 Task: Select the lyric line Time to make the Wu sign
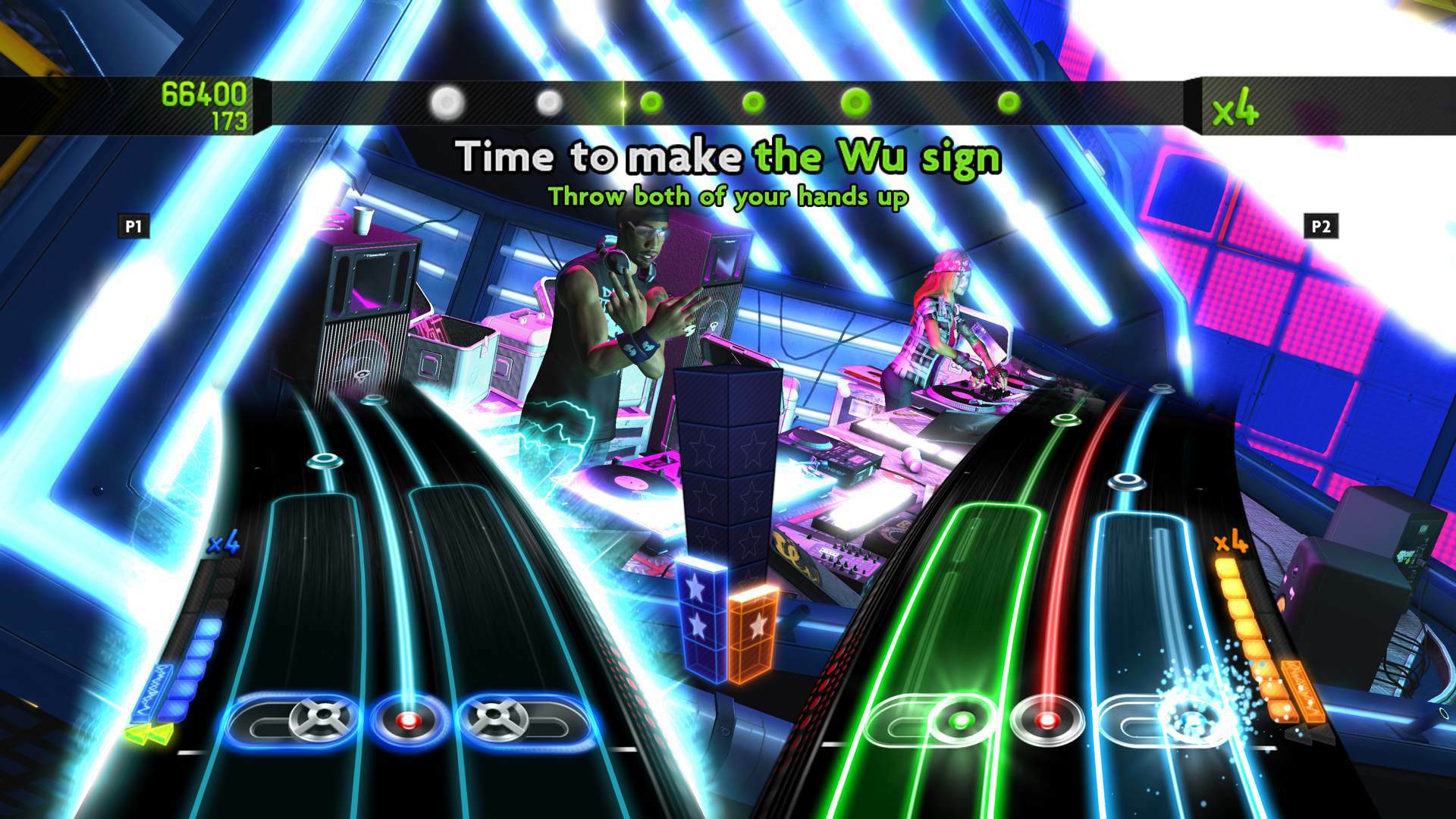point(730,157)
